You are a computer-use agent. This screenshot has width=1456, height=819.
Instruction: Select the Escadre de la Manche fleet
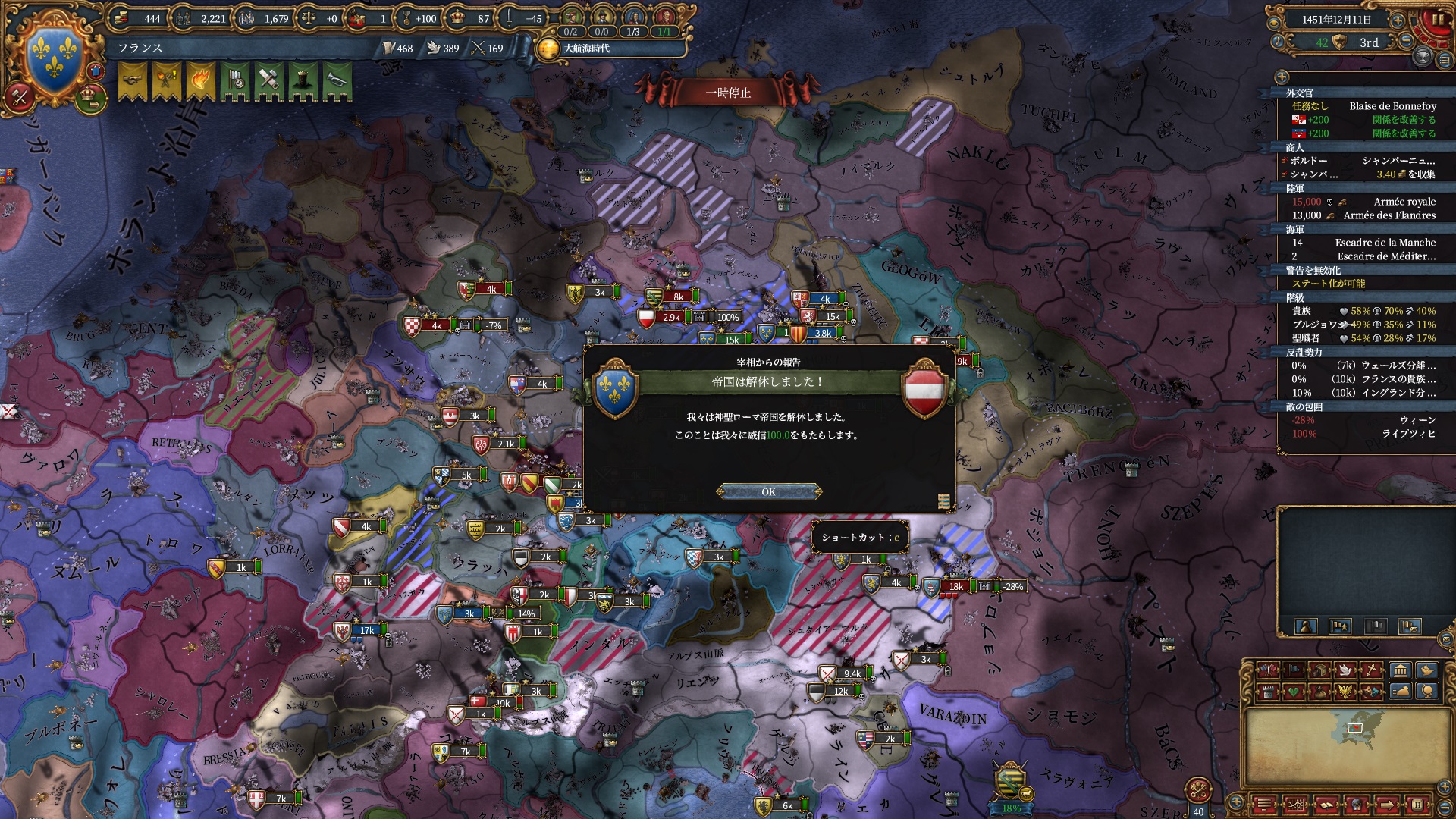click(x=1385, y=243)
